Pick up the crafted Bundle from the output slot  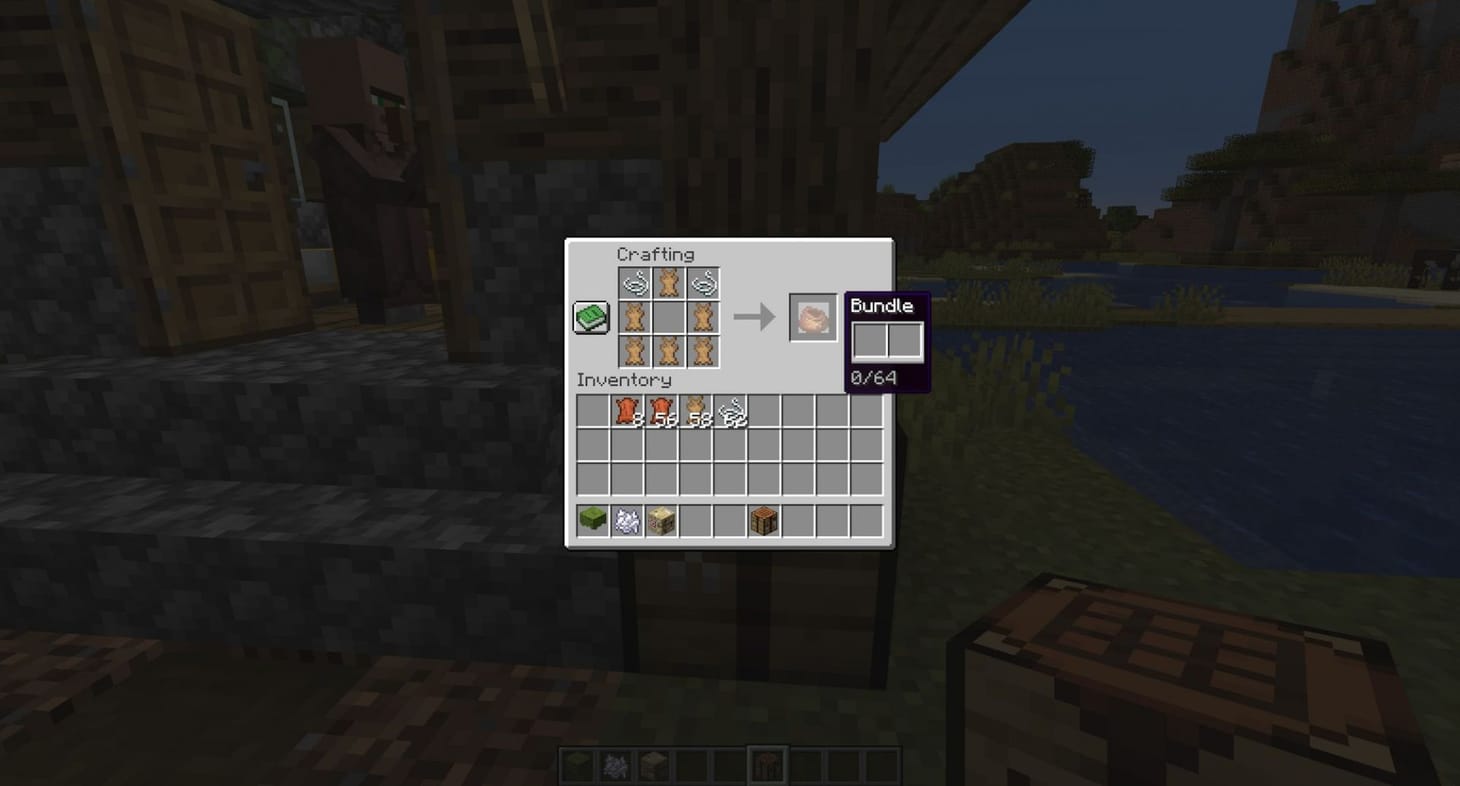pyautogui.click(x=813, y=318)
